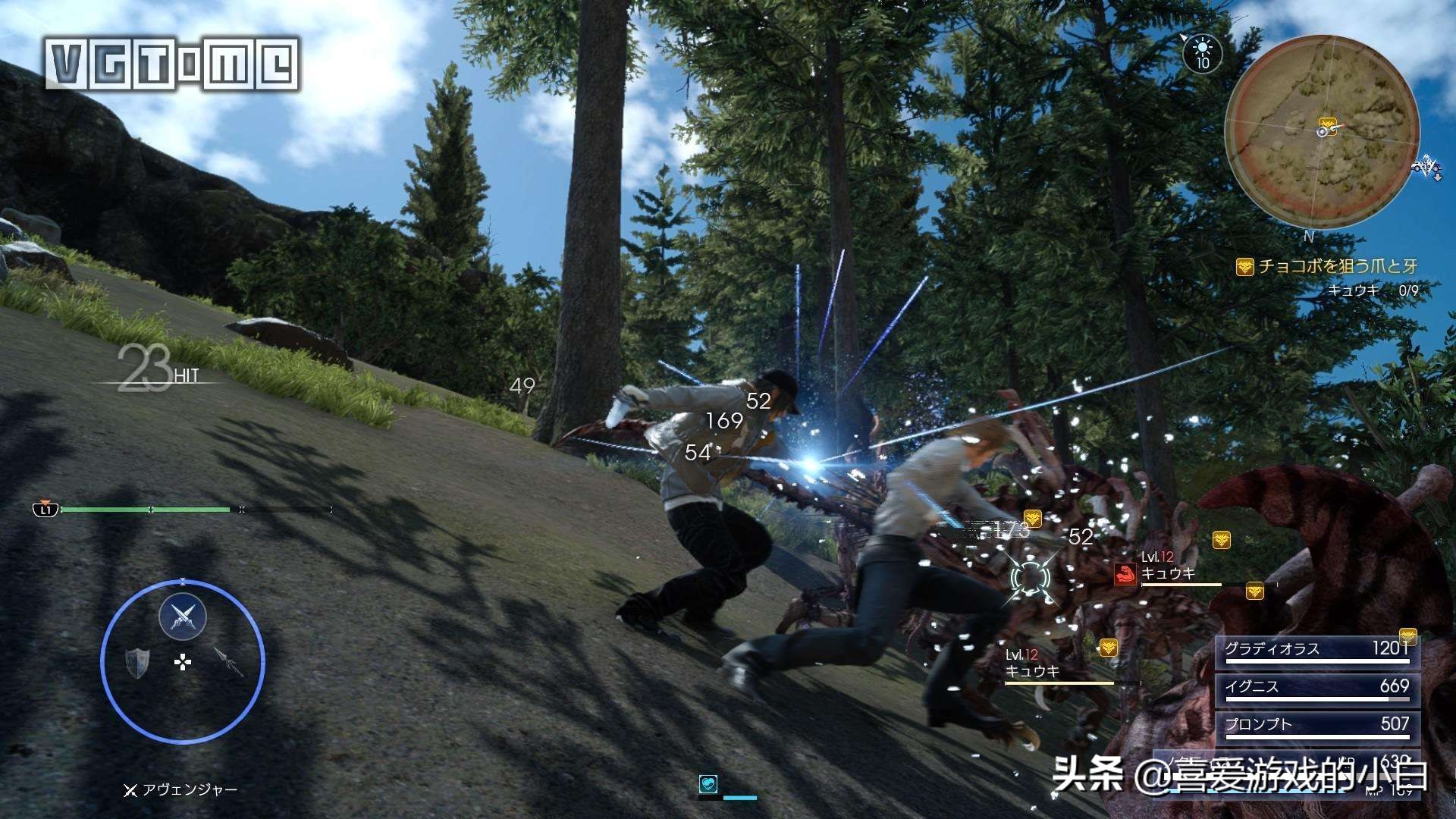Click the teal heart icon
This screenshot has height=819, width=1456.
point(708,784)
